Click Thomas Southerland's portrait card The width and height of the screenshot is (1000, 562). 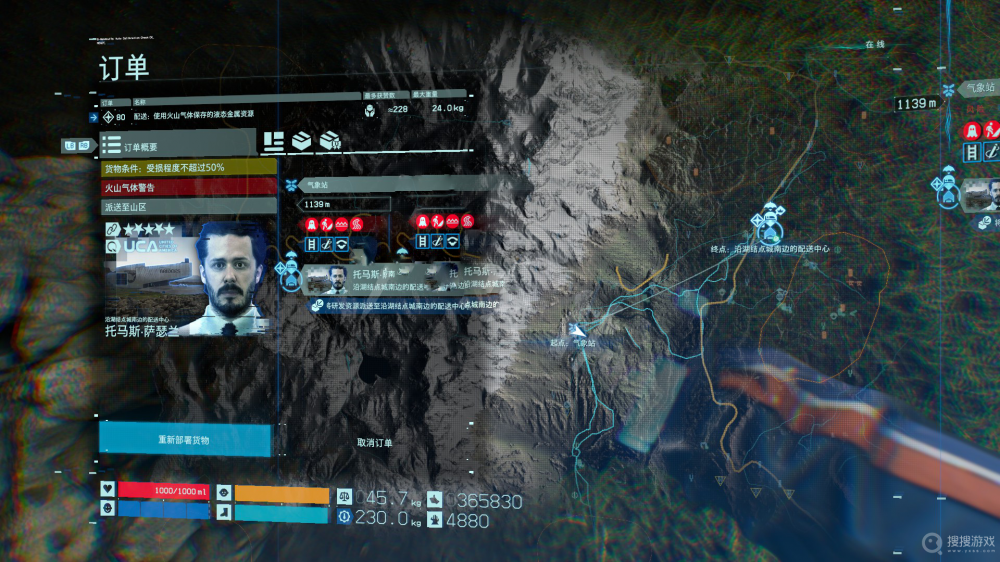[x=188, y=280]
